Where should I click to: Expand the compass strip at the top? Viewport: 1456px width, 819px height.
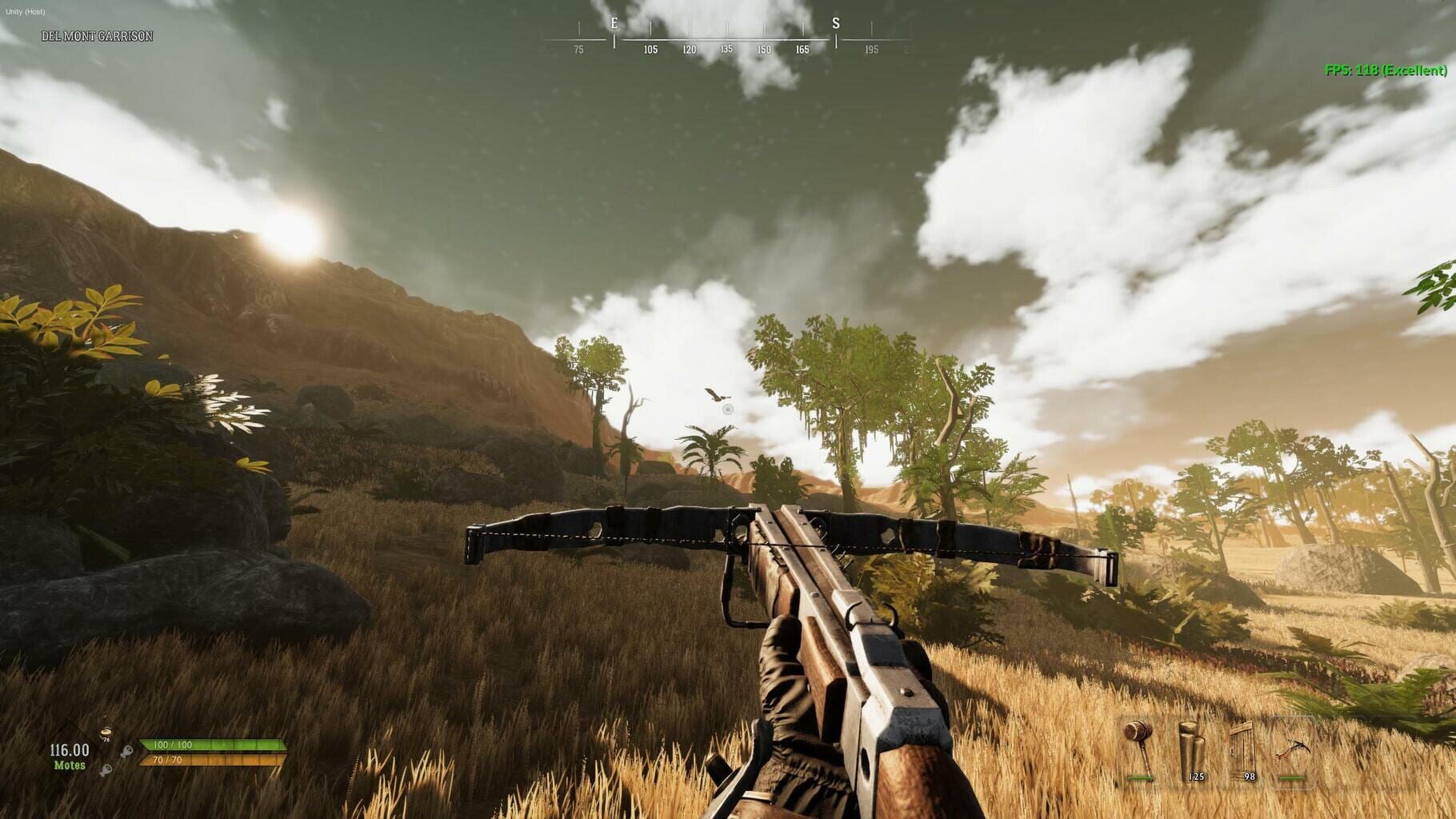728,36
